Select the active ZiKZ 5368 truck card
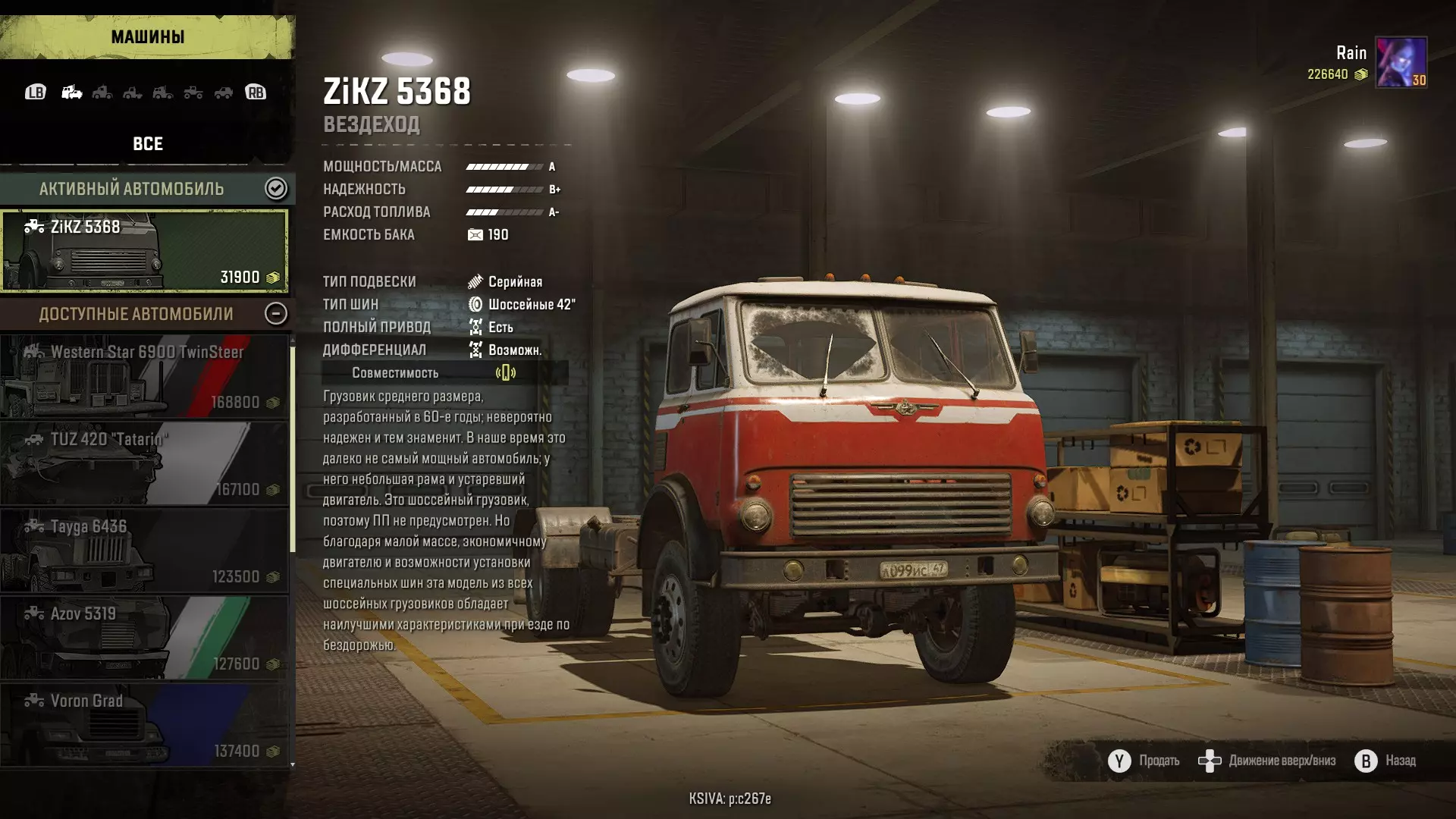This screenshot has width=1456, height=819. 144,251
